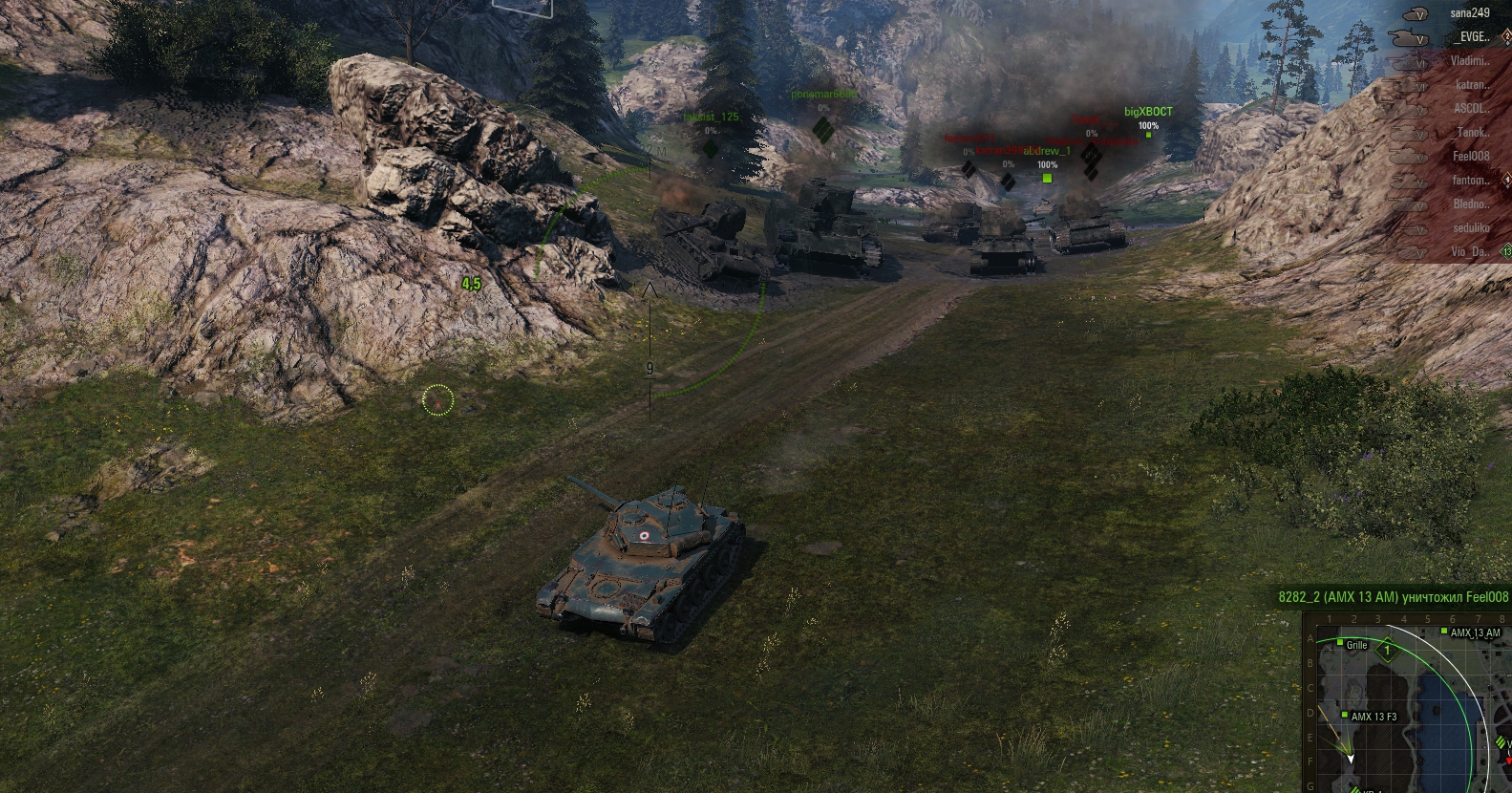This screenshot has height=793, width=1512.
Task: Select seduliko in the player list
Action: (1471, 228)
